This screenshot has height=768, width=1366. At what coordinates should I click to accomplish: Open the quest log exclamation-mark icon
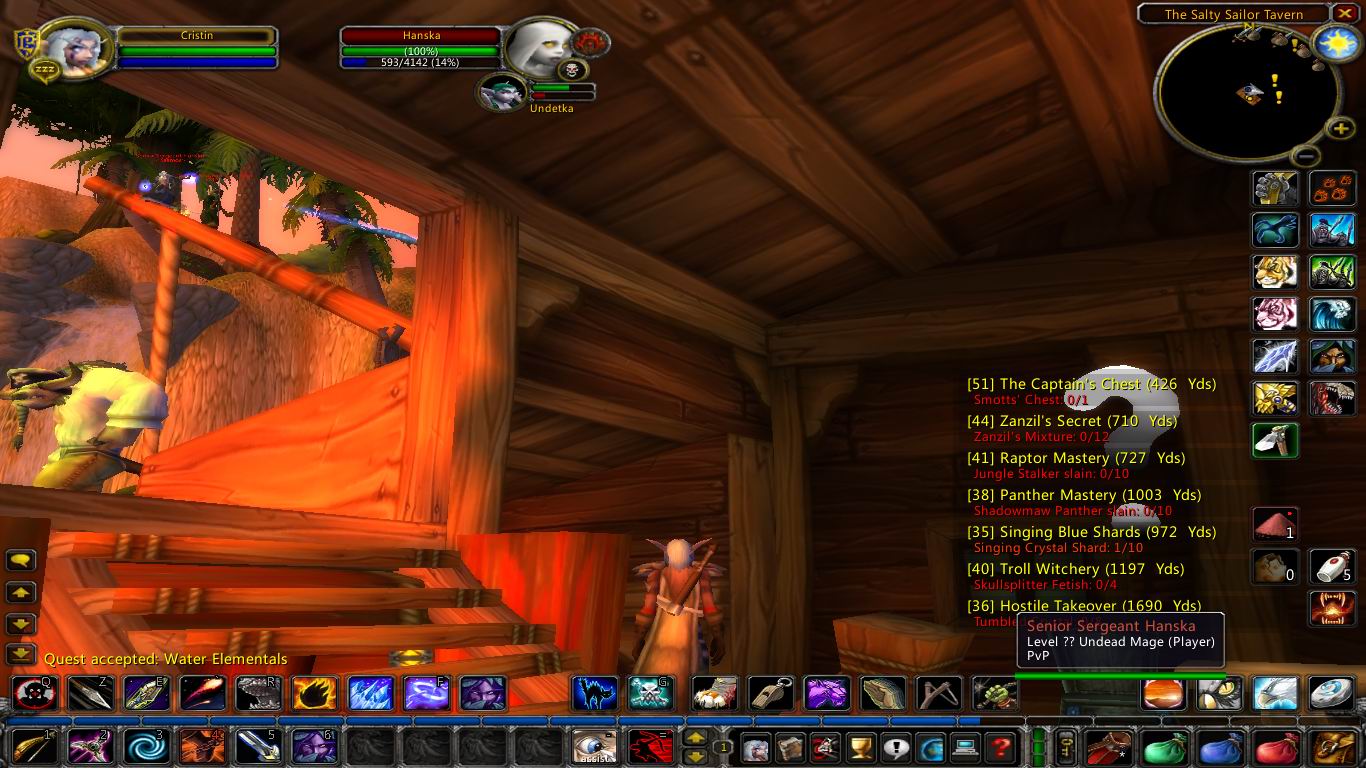pos(896,748)
